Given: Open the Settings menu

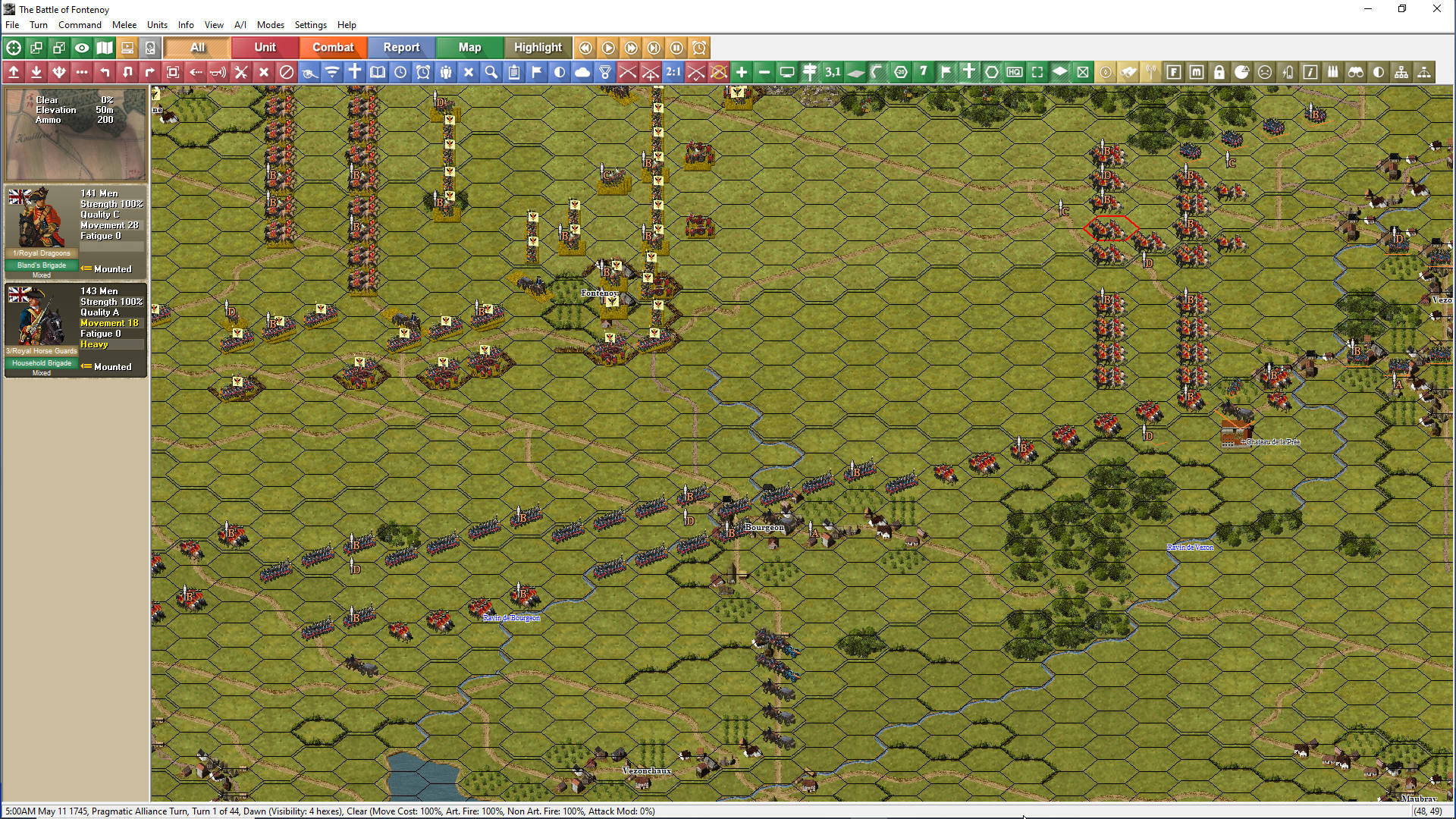Looking at the screenshot, I should 310,25.
